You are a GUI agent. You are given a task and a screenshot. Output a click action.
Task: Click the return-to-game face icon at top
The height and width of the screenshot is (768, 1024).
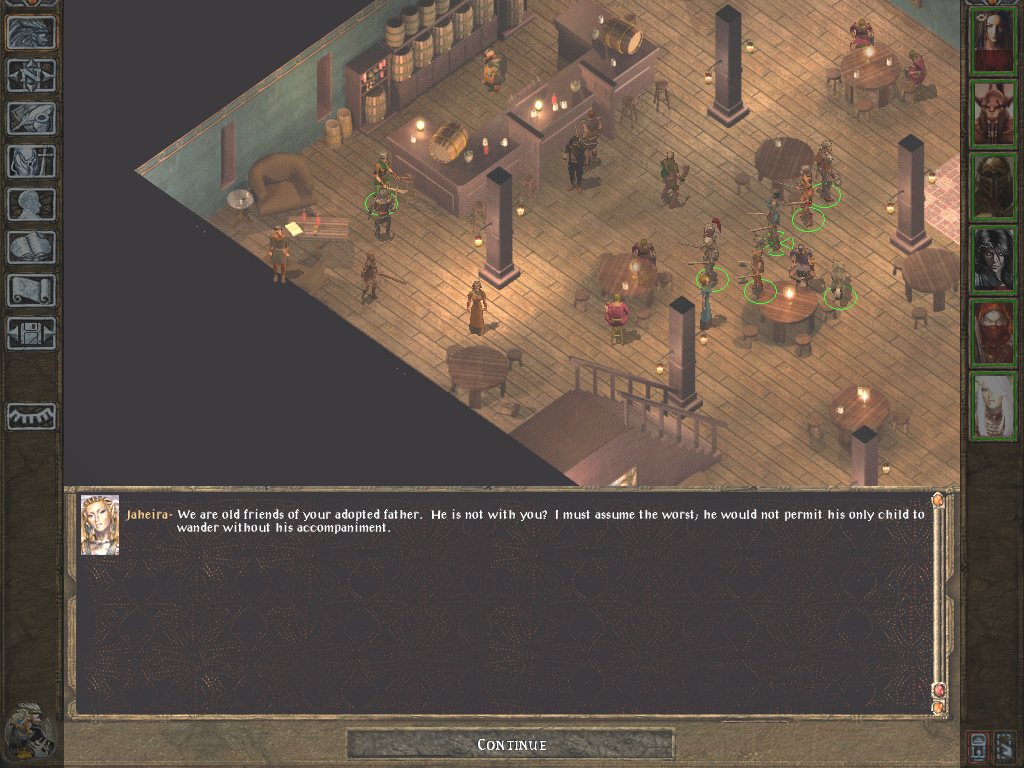click(31, 33)
